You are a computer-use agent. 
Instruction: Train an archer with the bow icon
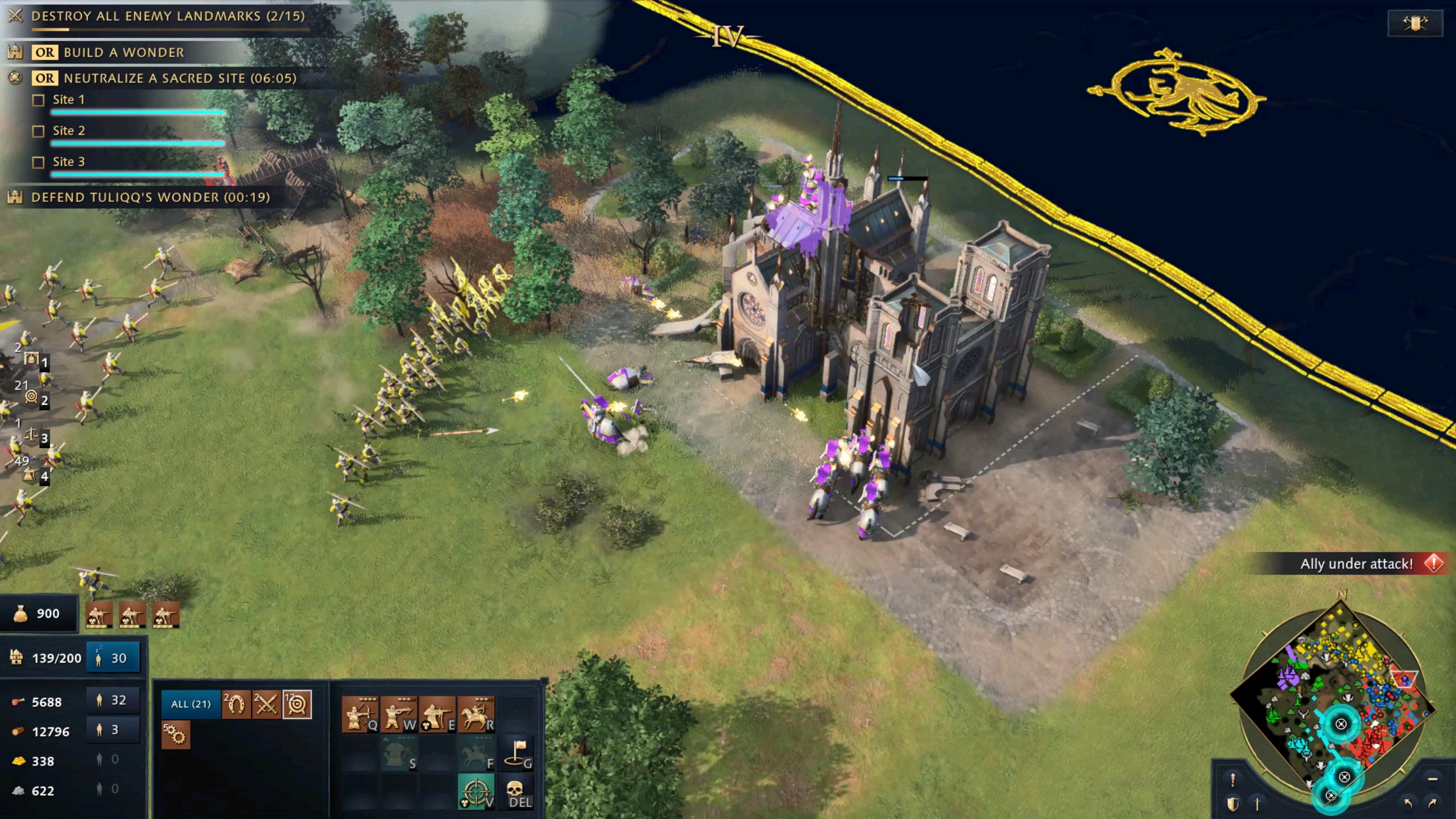(359, 715)
